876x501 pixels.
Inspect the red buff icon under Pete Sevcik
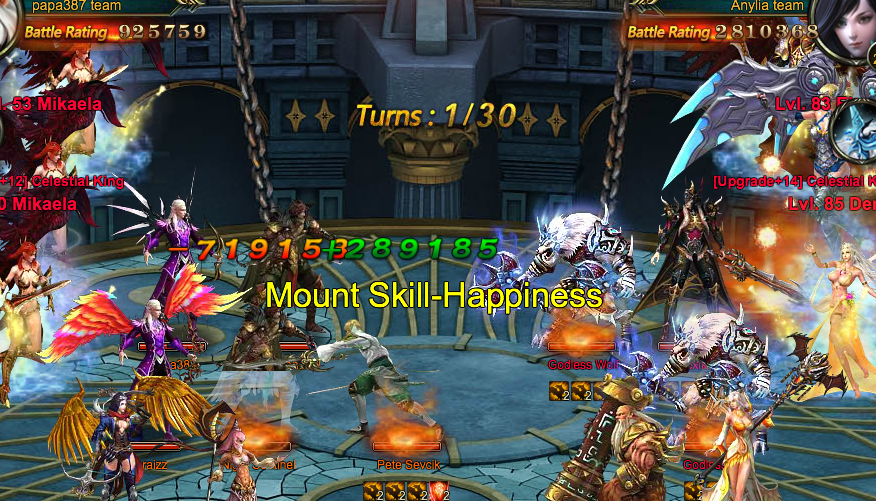pos(437,490)
